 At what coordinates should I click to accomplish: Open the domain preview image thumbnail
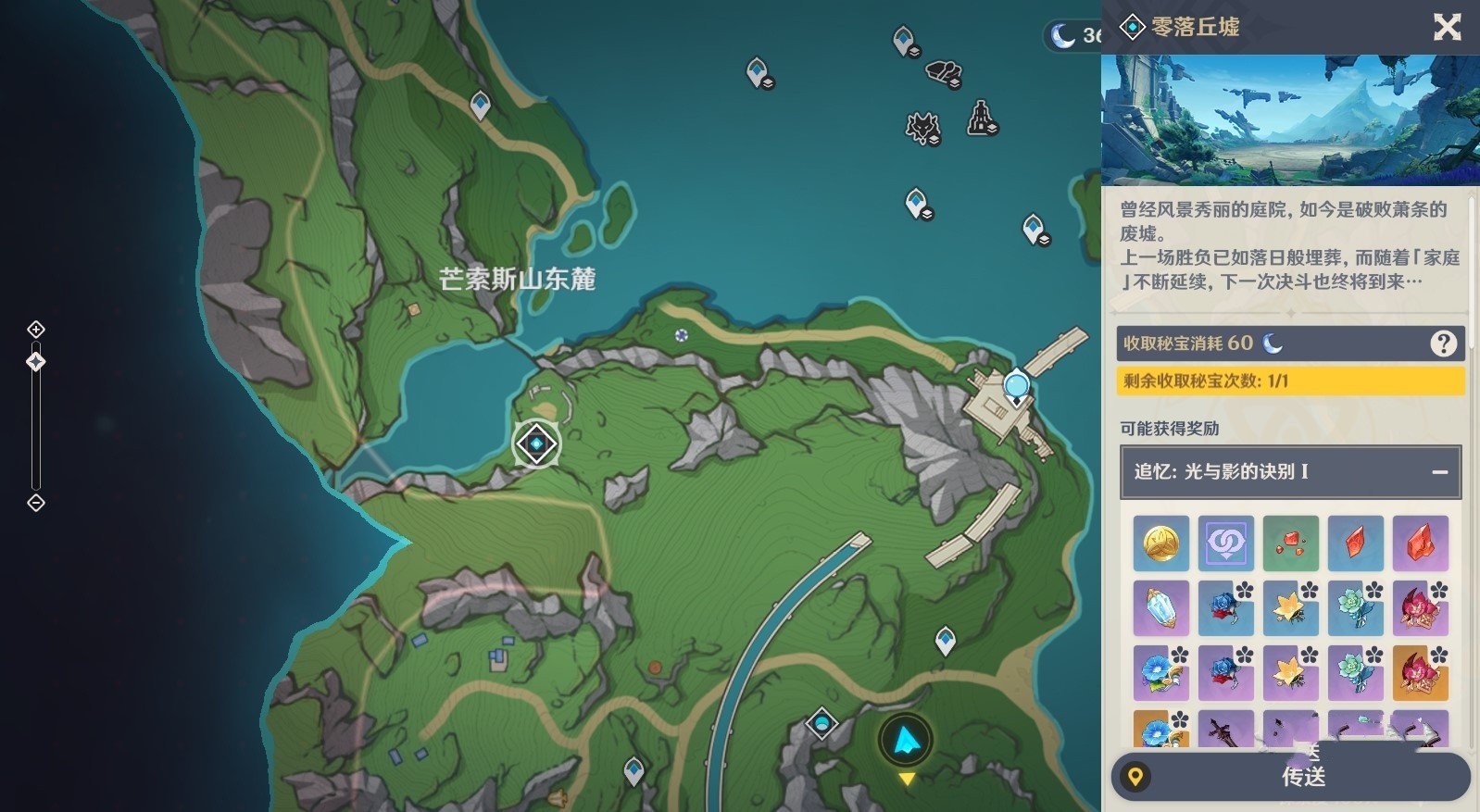pyautogui.click(x=1289, y=119)
